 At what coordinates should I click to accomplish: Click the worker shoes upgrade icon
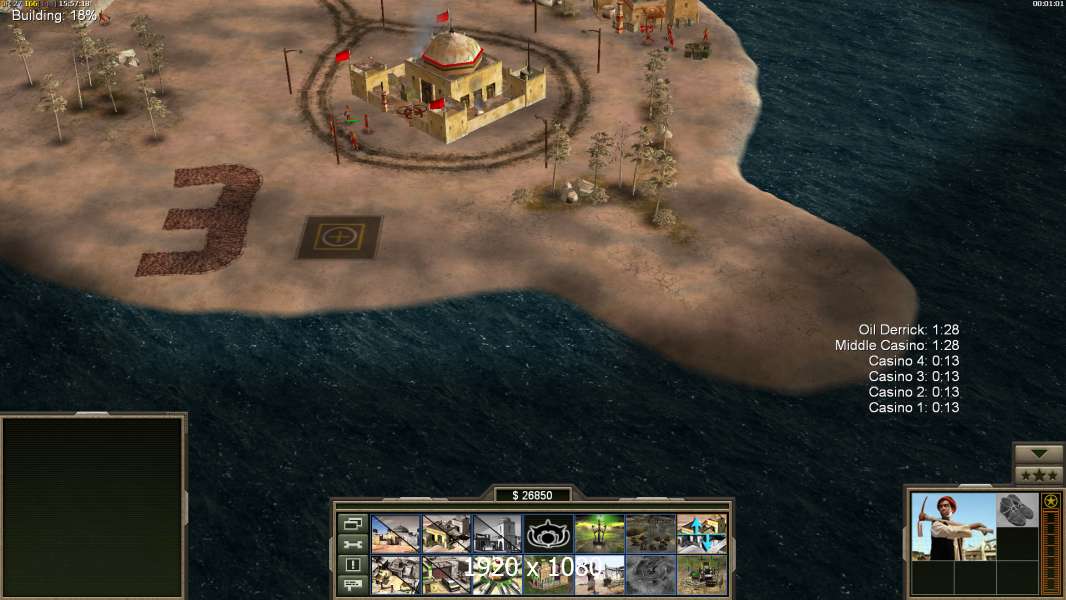click(1018, 509)
